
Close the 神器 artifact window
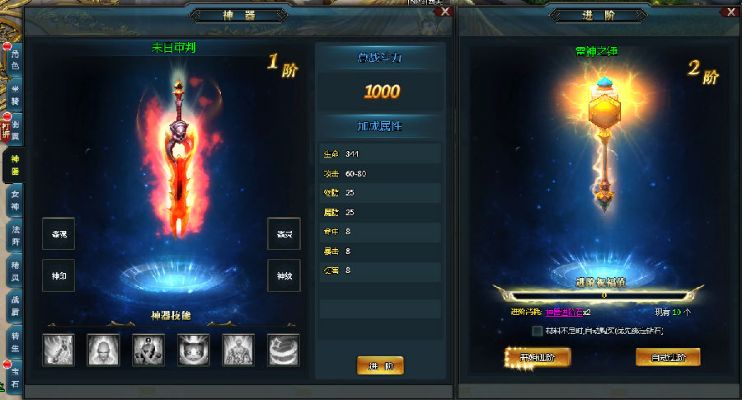(x=445, y=11)
